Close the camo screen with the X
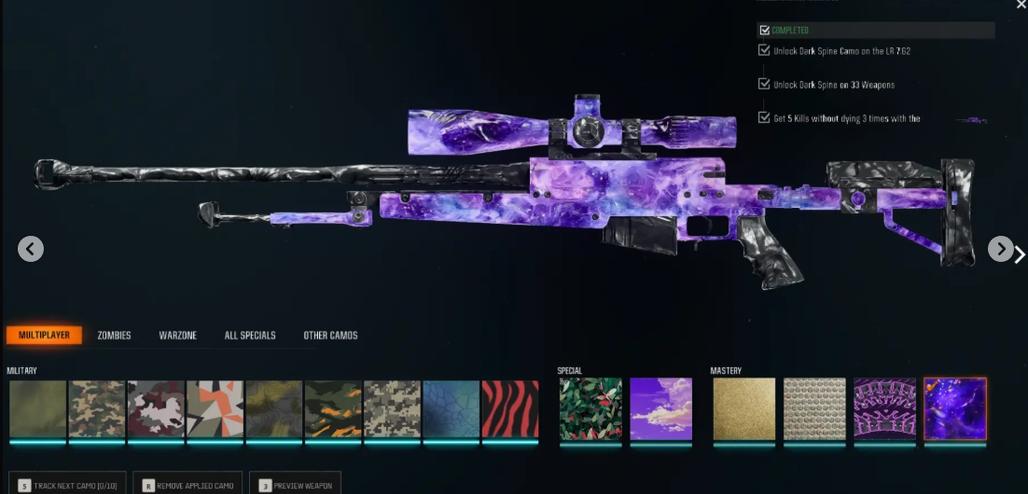Image resolution: width=1028 pixels, height=494 pixels. point(1020,5)
